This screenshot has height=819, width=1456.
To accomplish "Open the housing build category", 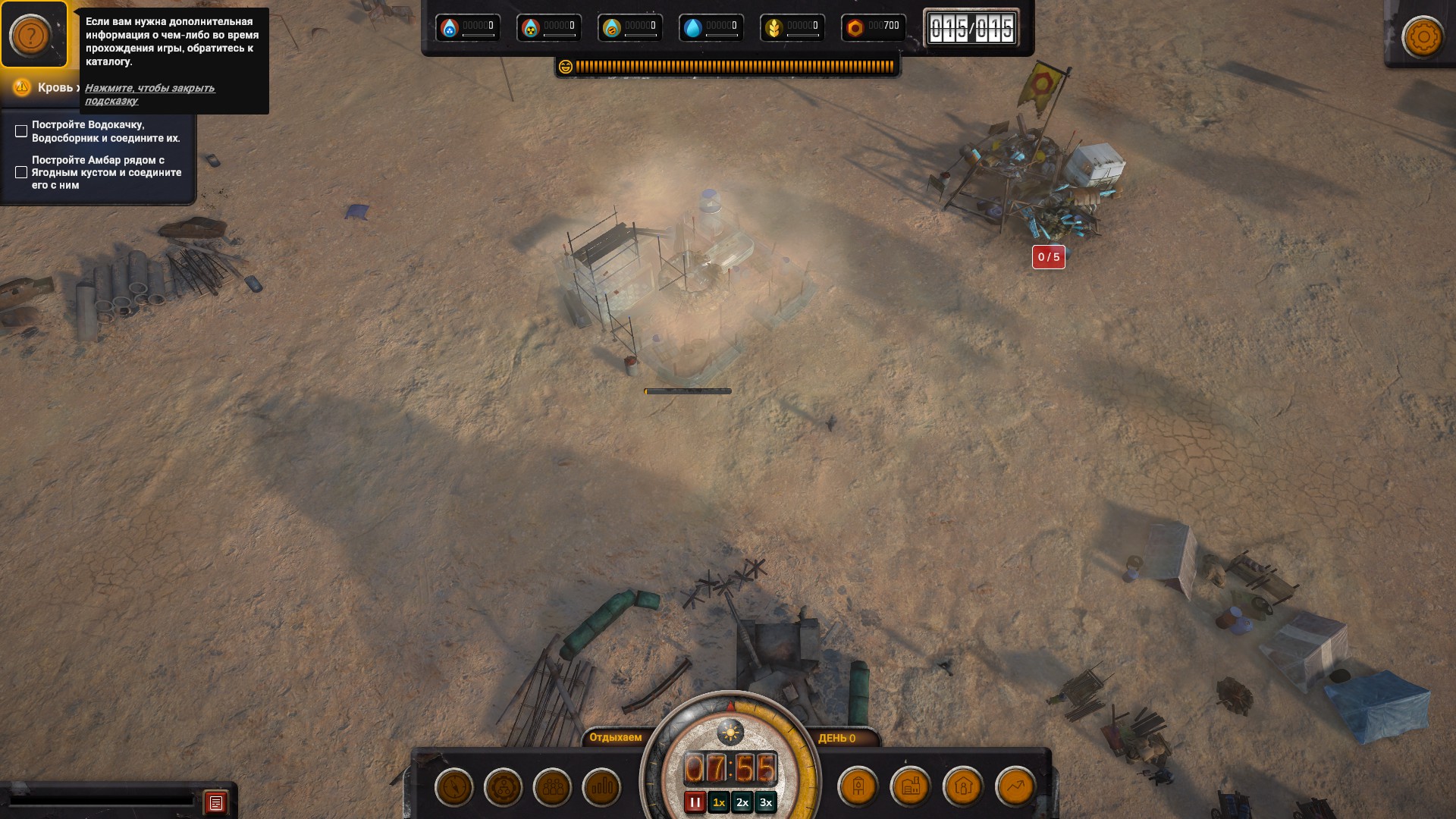I will [x=963, y=787].
